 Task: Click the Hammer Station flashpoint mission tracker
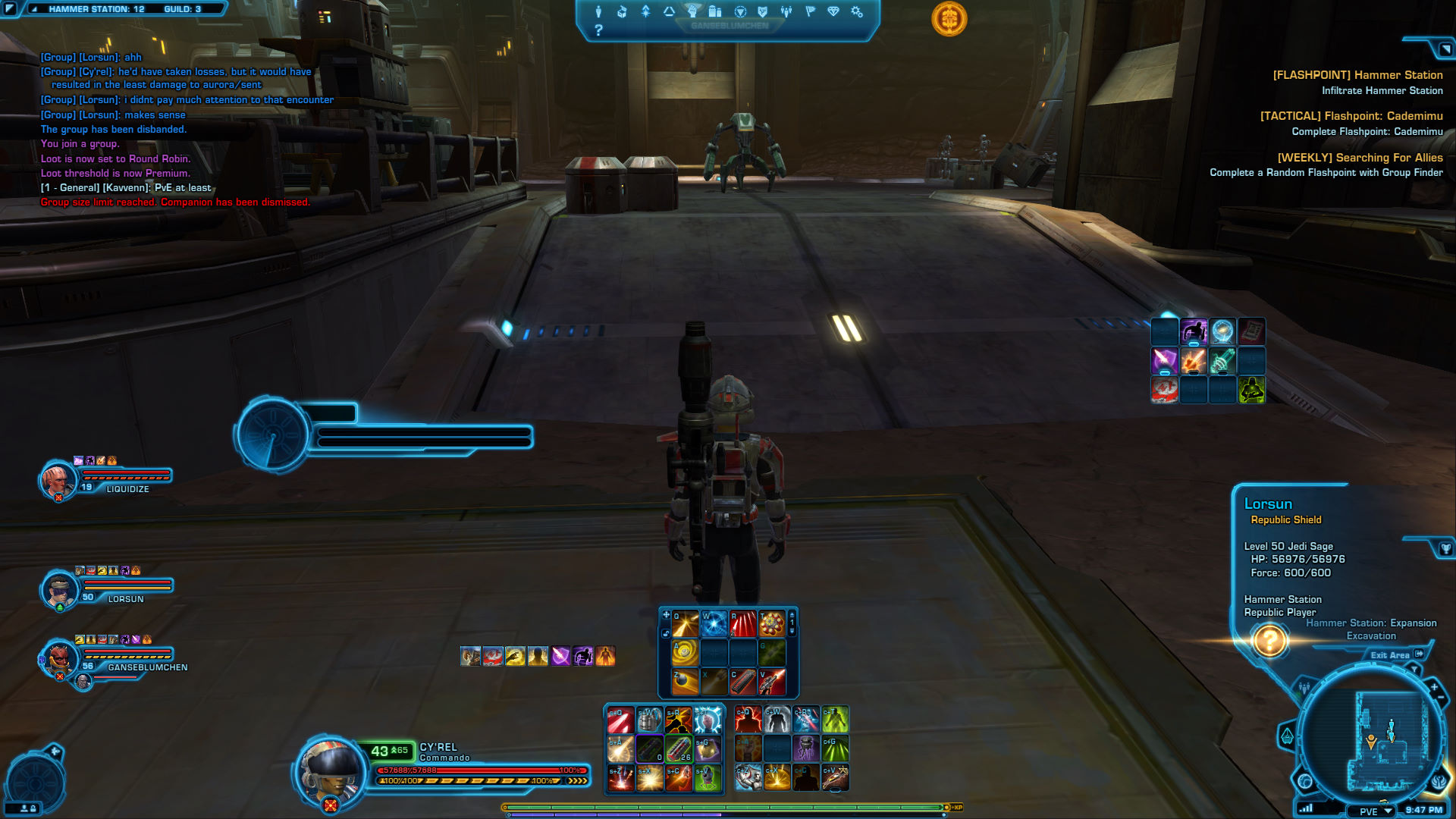tap(1357, 75)
